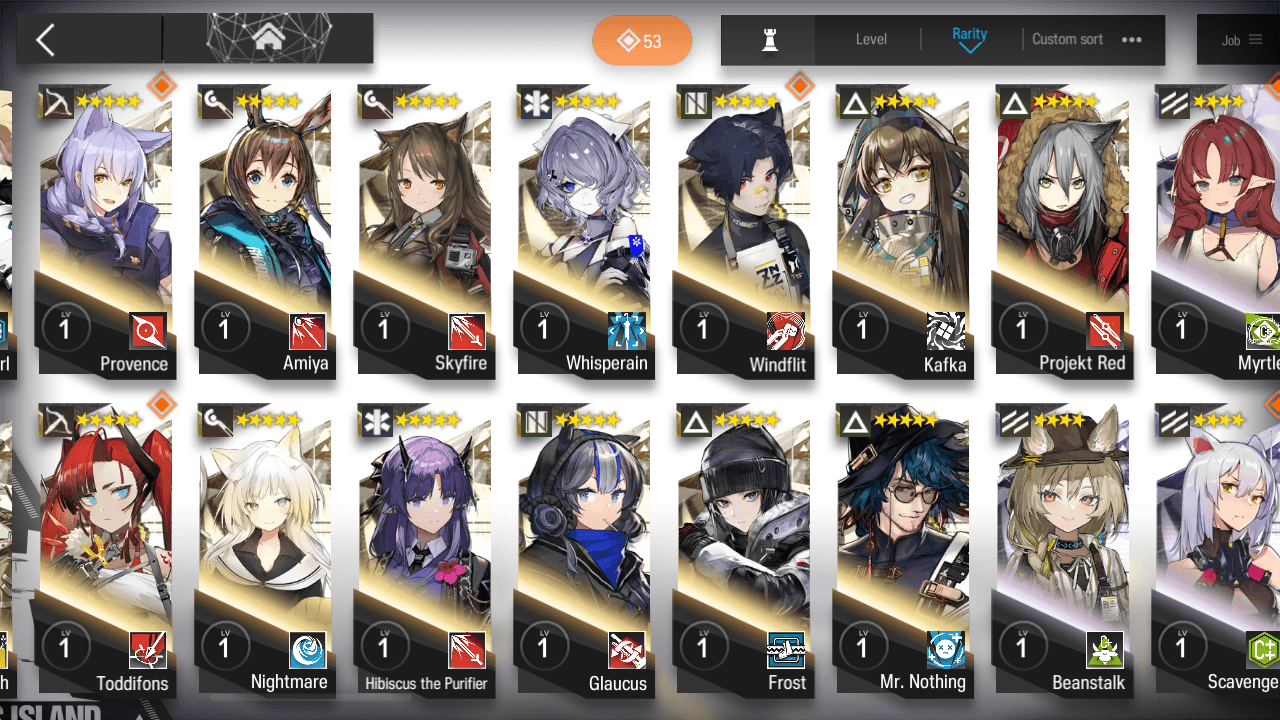Open the Job filter menu
The width and height of the screenshot is (1280, 720).
click(1241, 40)
